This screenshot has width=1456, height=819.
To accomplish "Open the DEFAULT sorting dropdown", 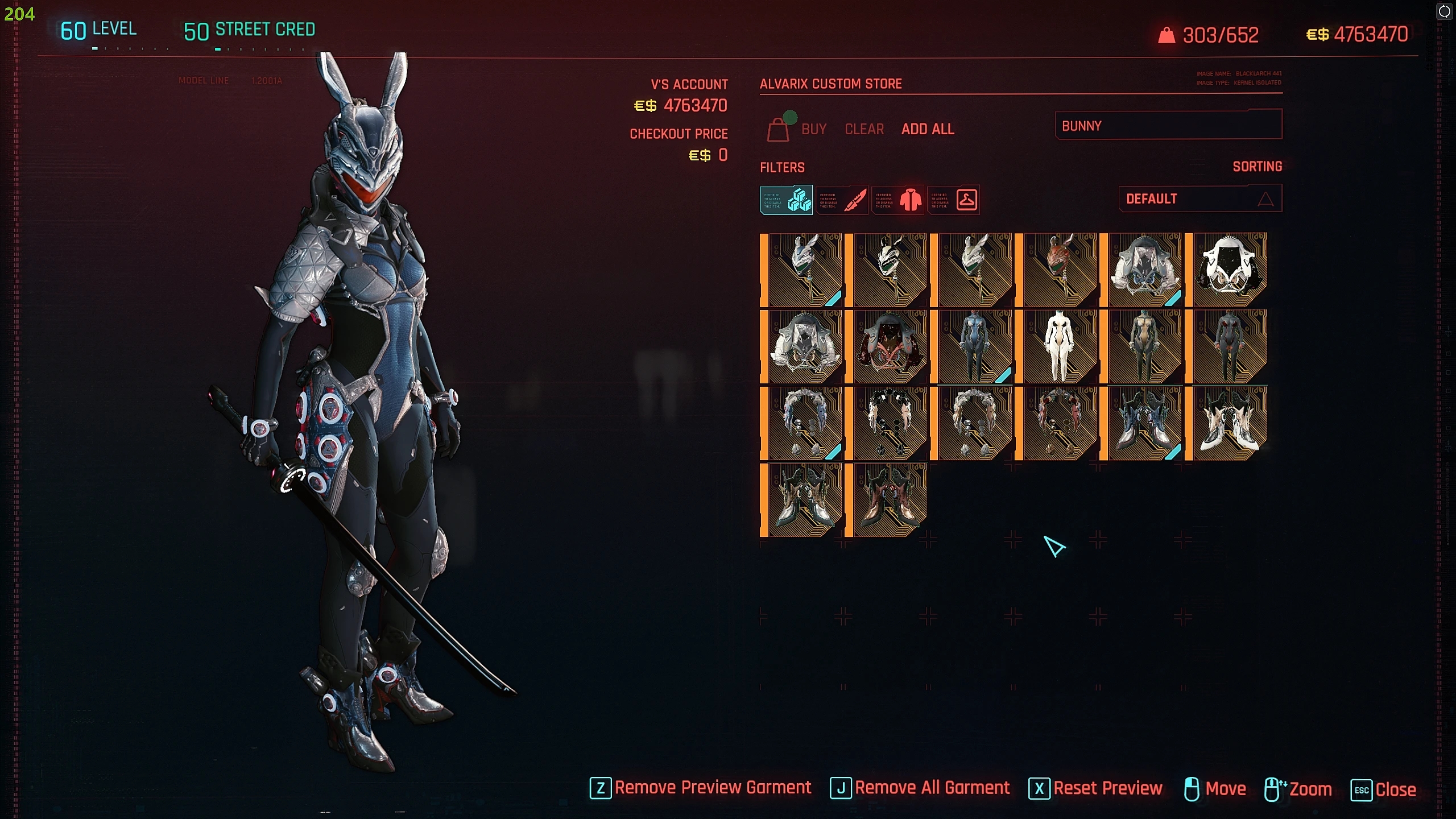I will coord(1199,198).
